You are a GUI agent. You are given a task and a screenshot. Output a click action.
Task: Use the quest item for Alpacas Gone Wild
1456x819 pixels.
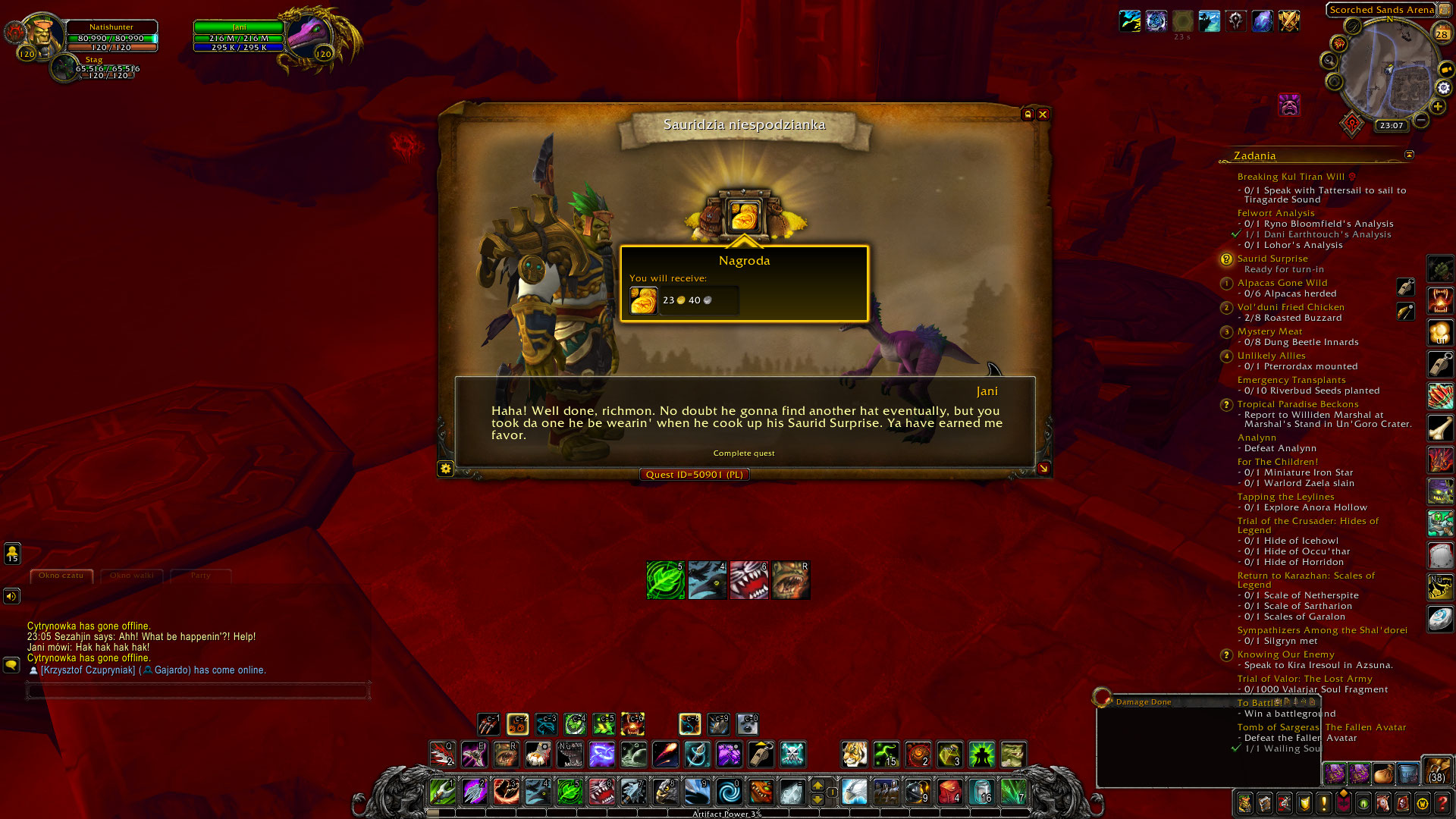(x=1405, y=288)
